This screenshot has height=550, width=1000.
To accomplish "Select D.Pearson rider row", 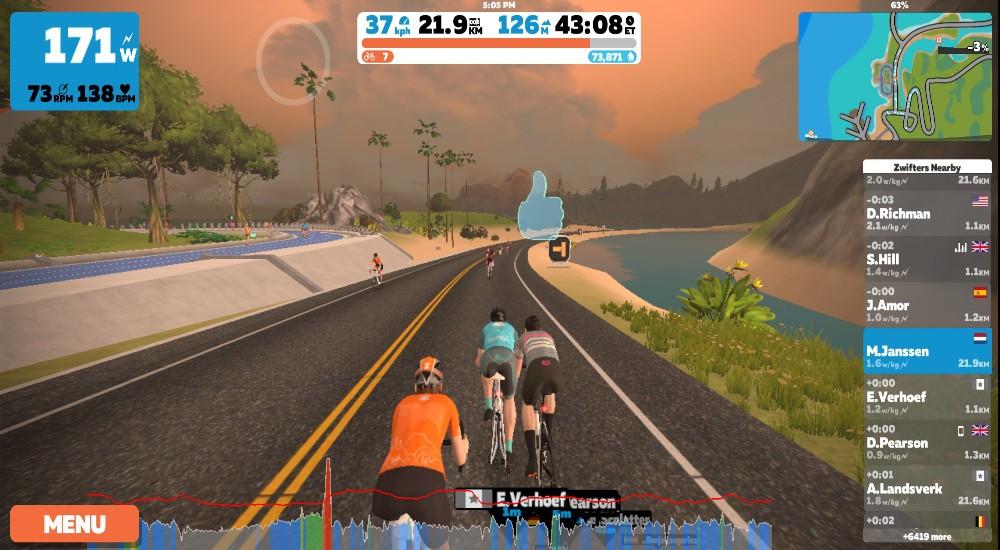I will [927, 443].
